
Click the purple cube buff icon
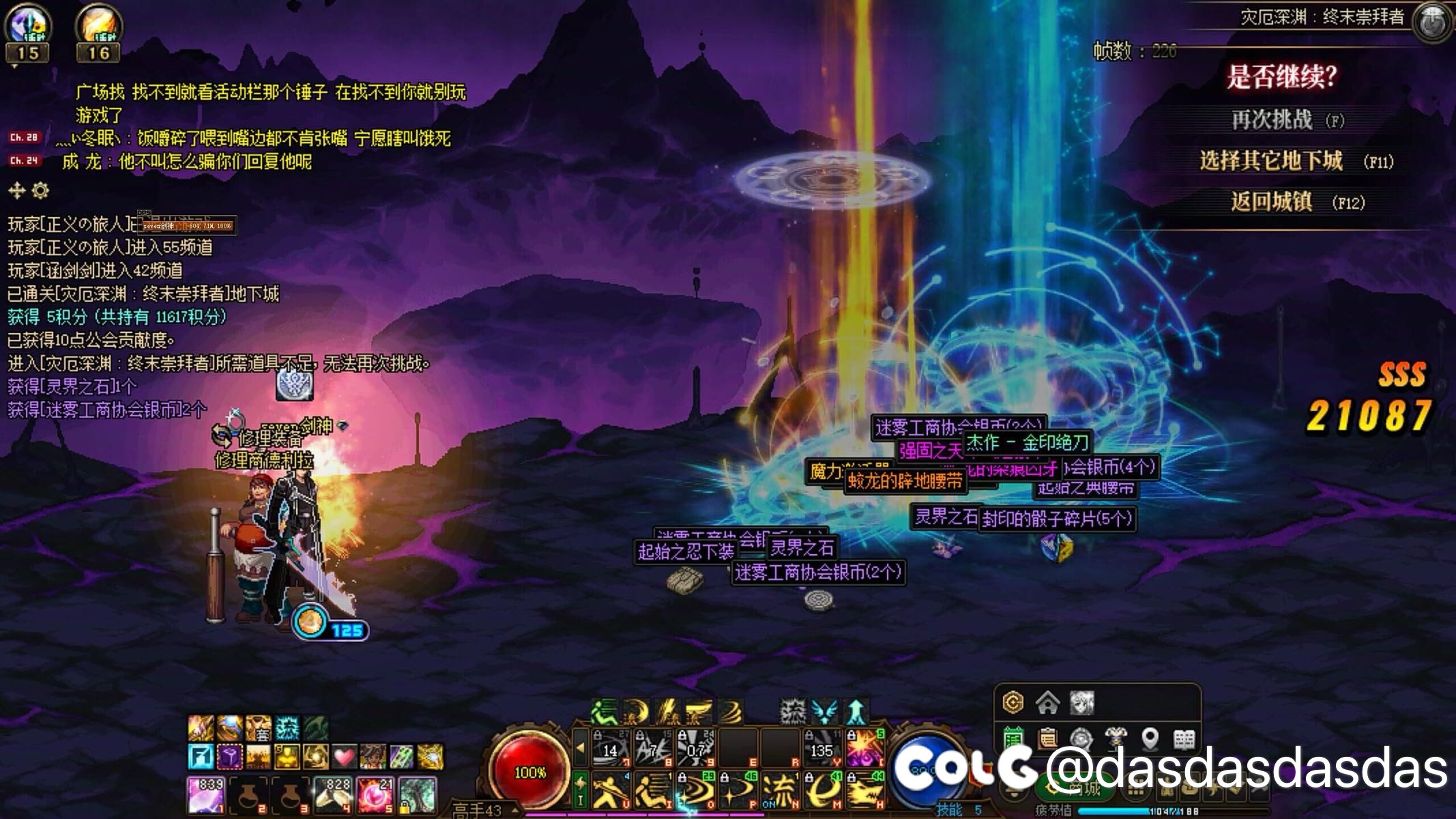point(229,757)
